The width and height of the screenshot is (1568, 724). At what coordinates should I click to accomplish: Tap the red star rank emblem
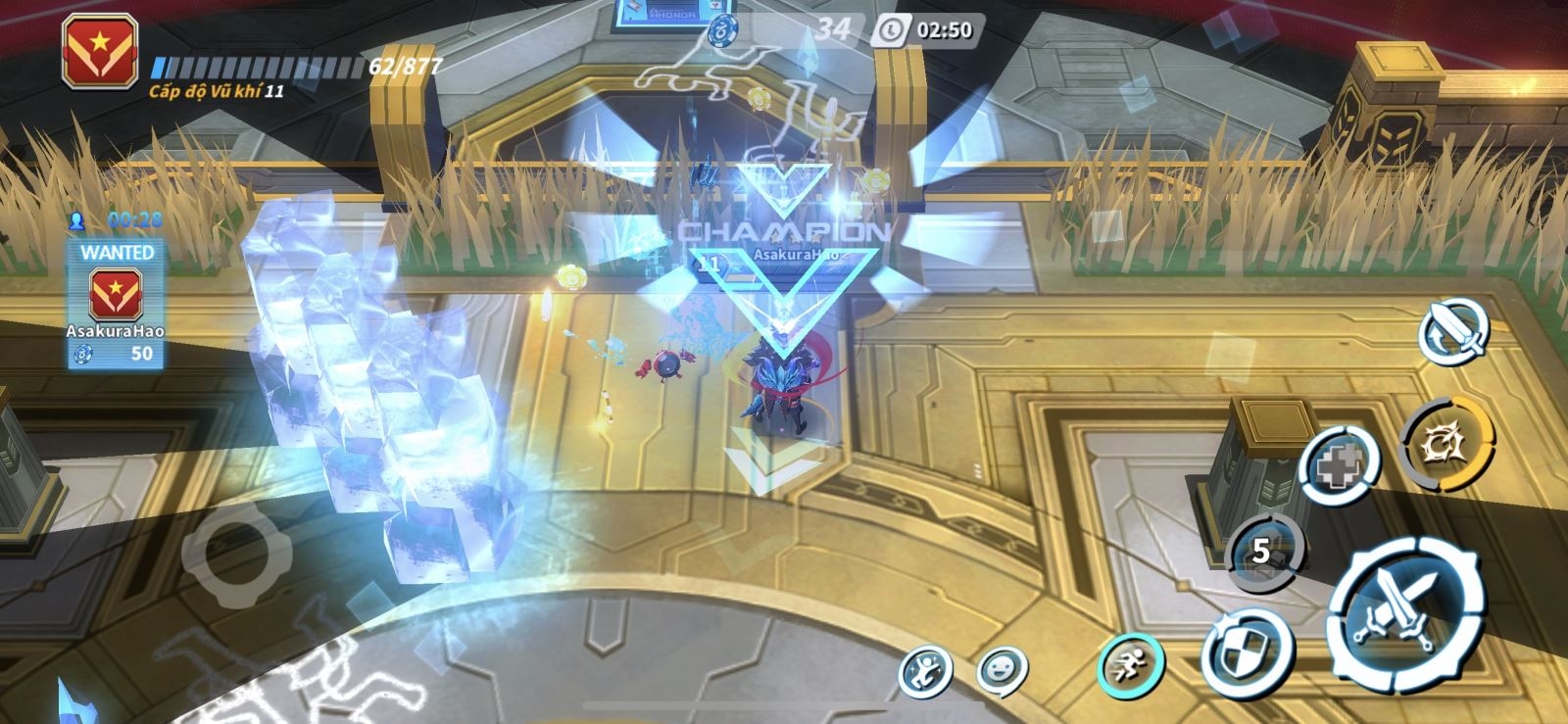tap(99, 52)
